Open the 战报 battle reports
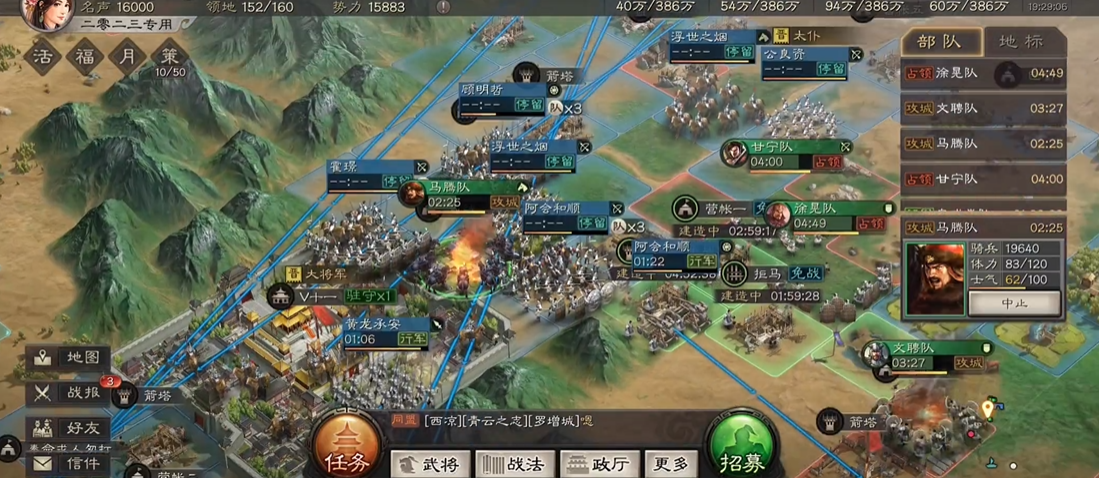This screenshot has width=1099, height=478. click(x=68, y=393)
